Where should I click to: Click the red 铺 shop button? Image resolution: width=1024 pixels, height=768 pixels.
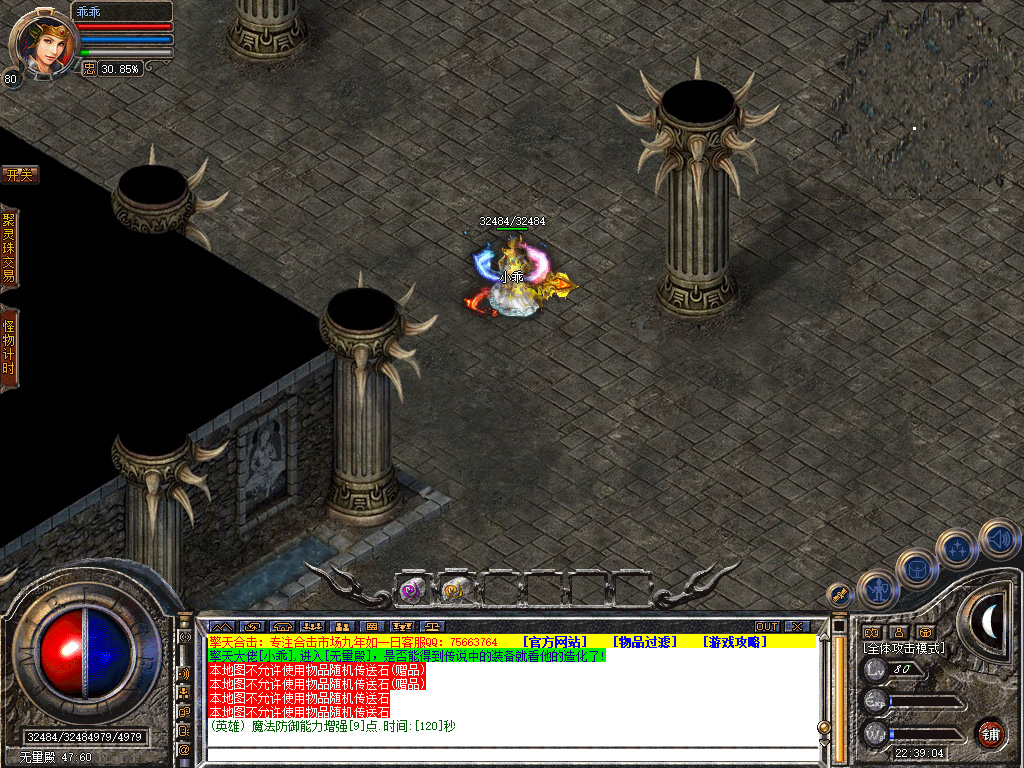tap(990, 732)
